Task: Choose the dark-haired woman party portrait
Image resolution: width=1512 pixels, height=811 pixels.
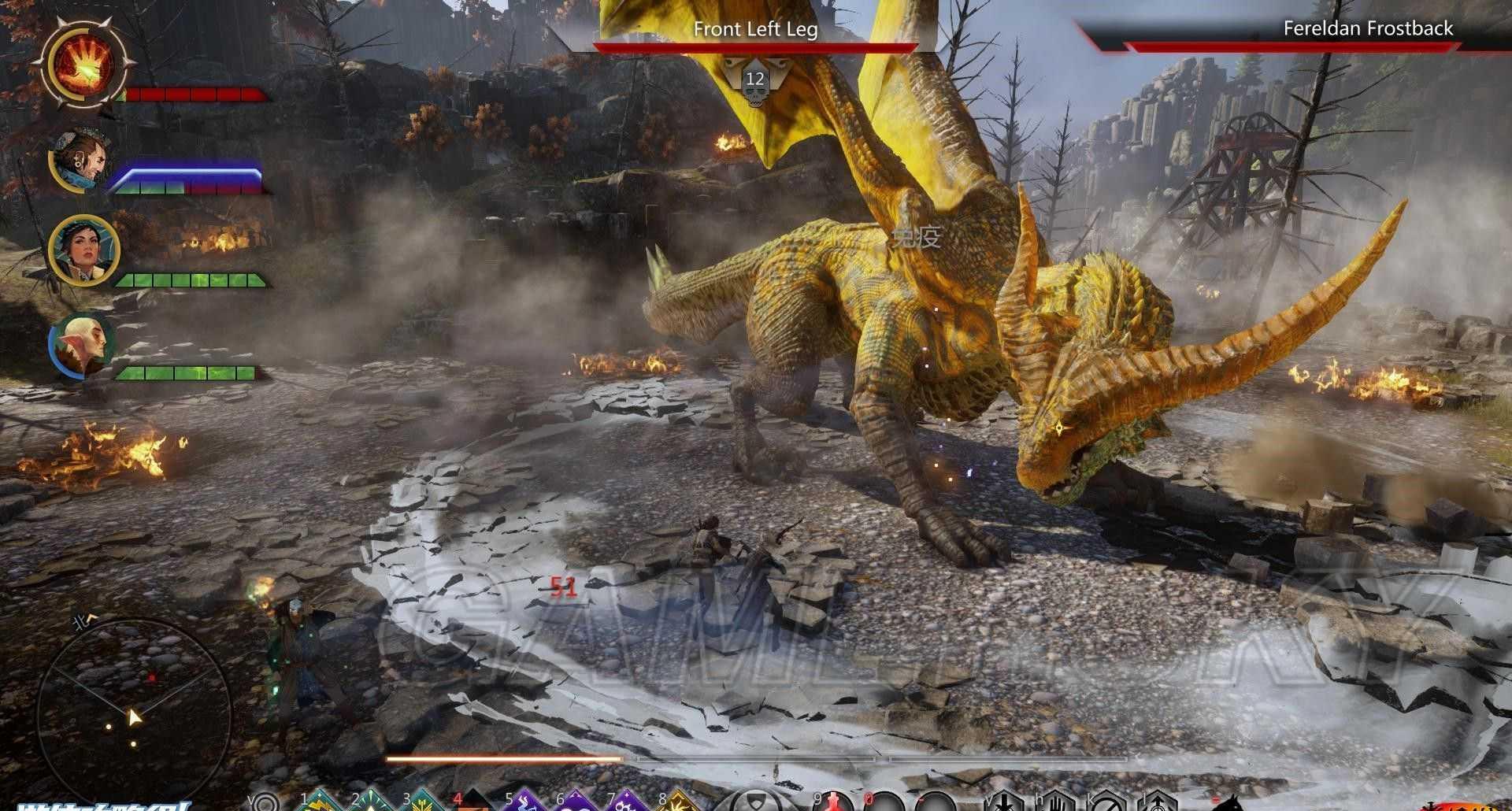Action: [83, 250]
